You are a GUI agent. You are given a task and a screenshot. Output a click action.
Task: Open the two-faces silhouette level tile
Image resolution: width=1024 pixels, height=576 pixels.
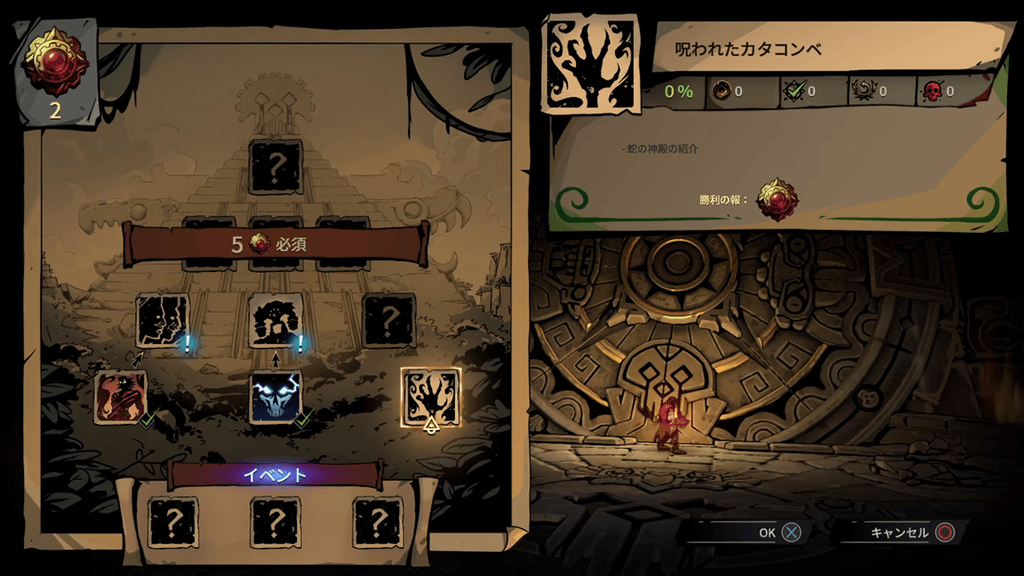(162, 321)
